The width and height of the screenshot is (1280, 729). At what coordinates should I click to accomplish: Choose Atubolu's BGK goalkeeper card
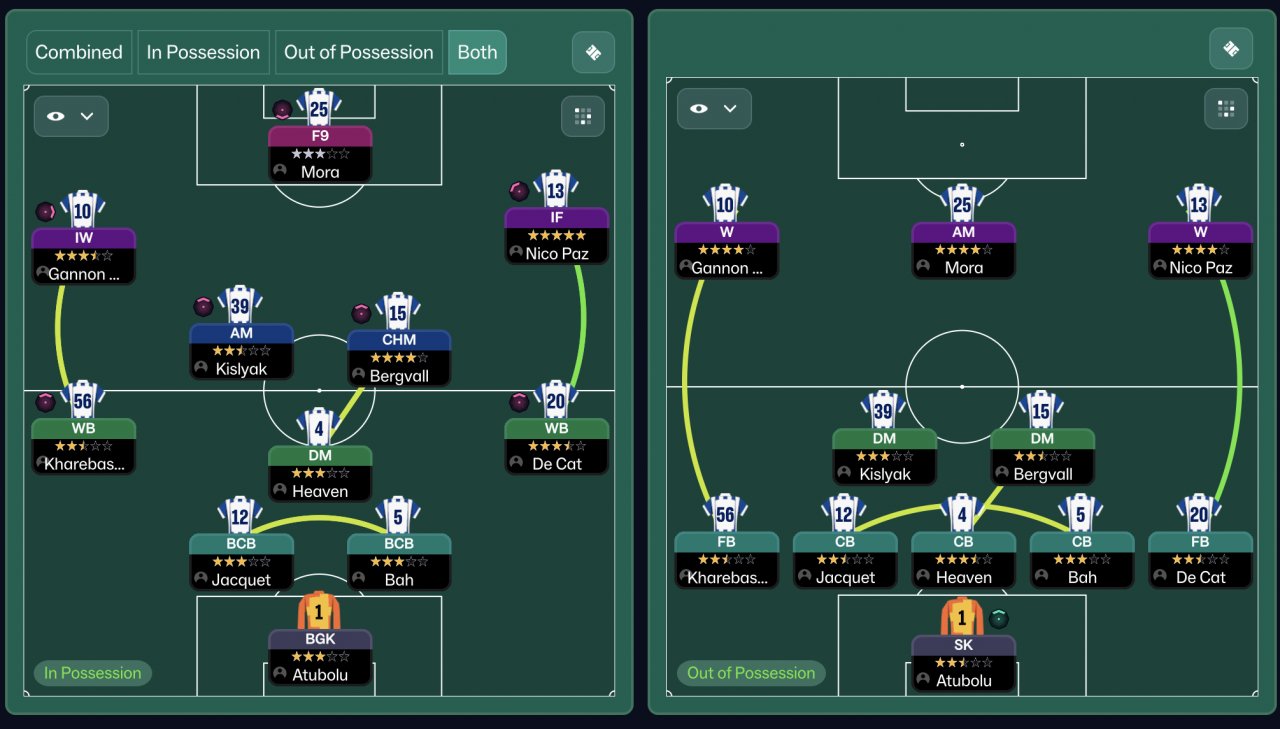click(x=320, y=656)
